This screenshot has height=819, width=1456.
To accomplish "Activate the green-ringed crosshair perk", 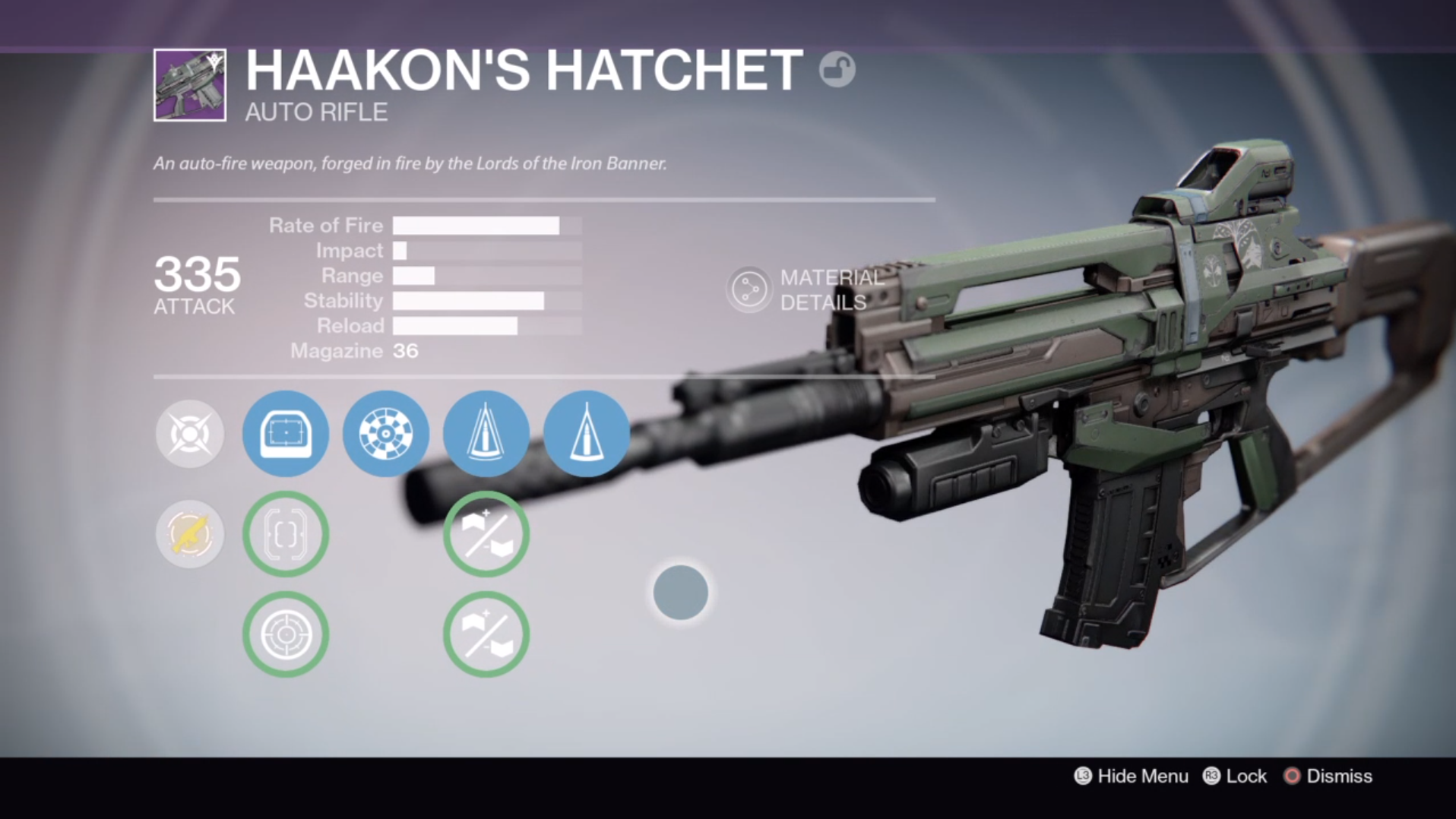I will click(286, 634).
